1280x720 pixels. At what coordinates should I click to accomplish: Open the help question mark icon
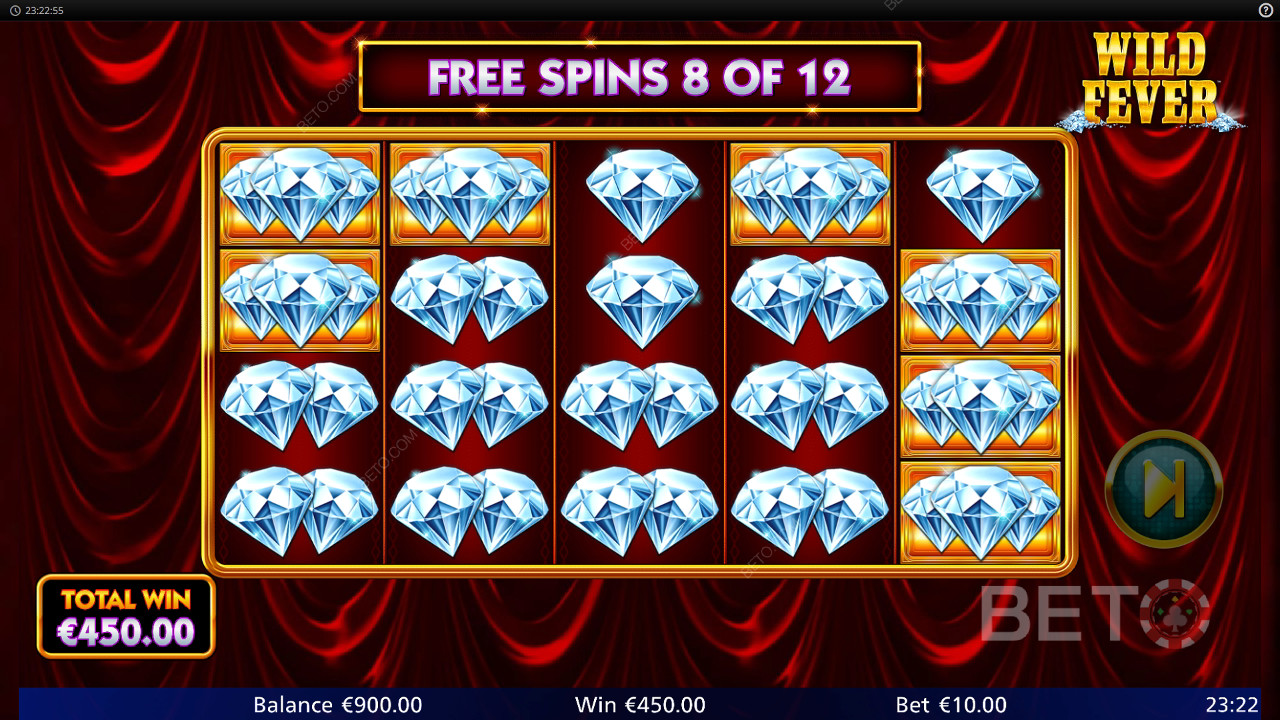[1265, 10]
